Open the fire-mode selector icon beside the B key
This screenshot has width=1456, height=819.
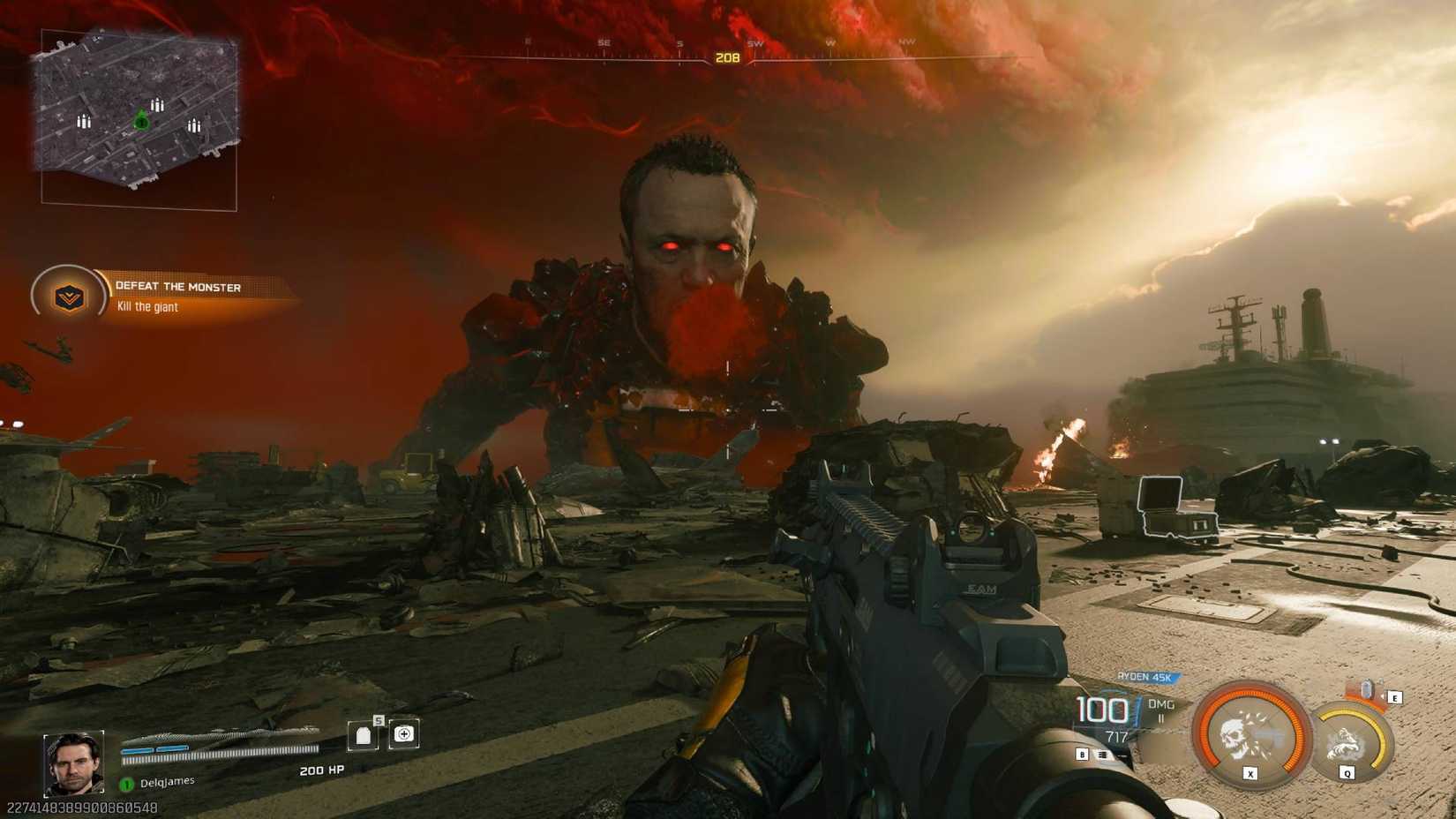click(1103, 755)
